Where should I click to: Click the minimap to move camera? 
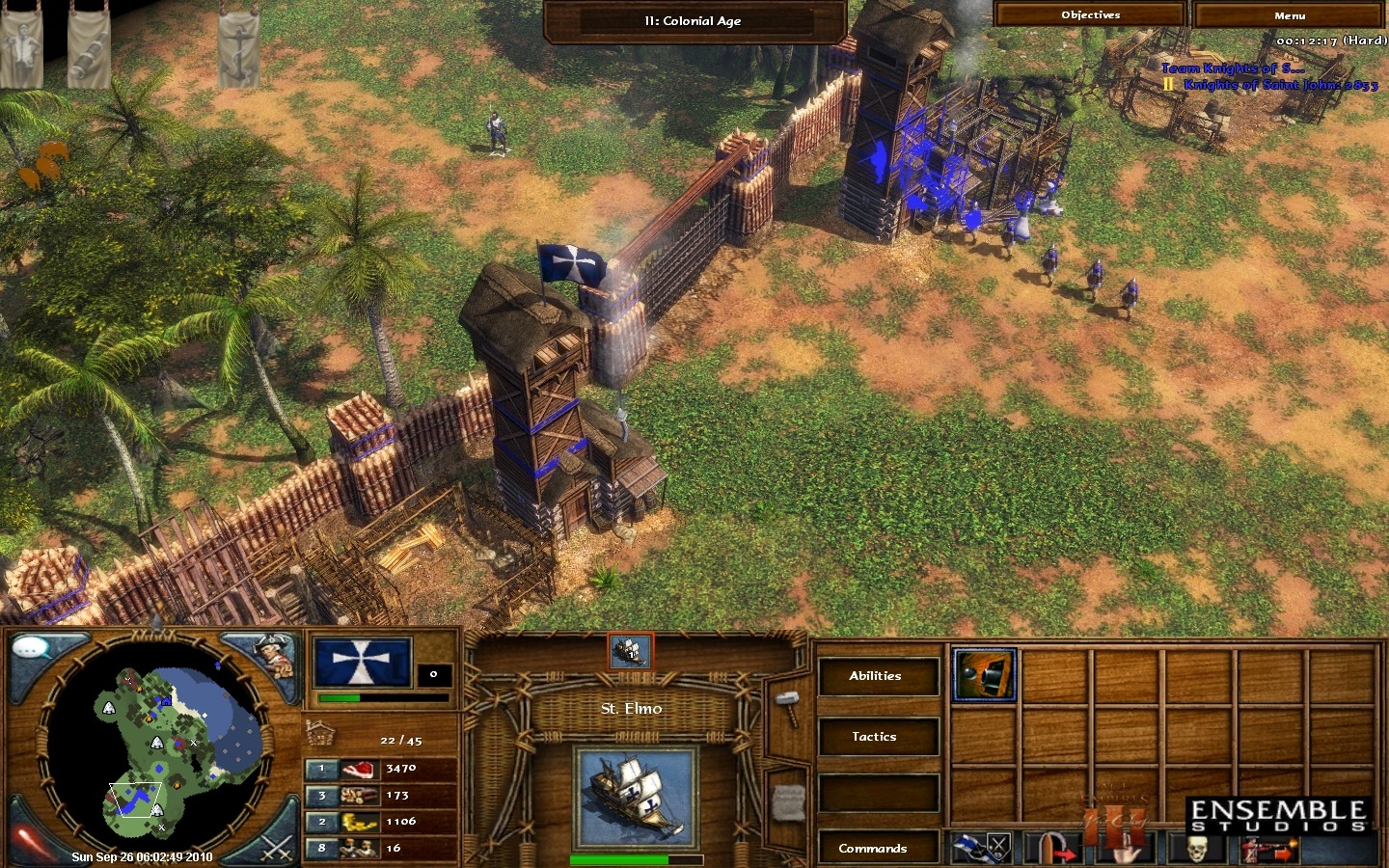pyautogui.click(x=154, y=743)
